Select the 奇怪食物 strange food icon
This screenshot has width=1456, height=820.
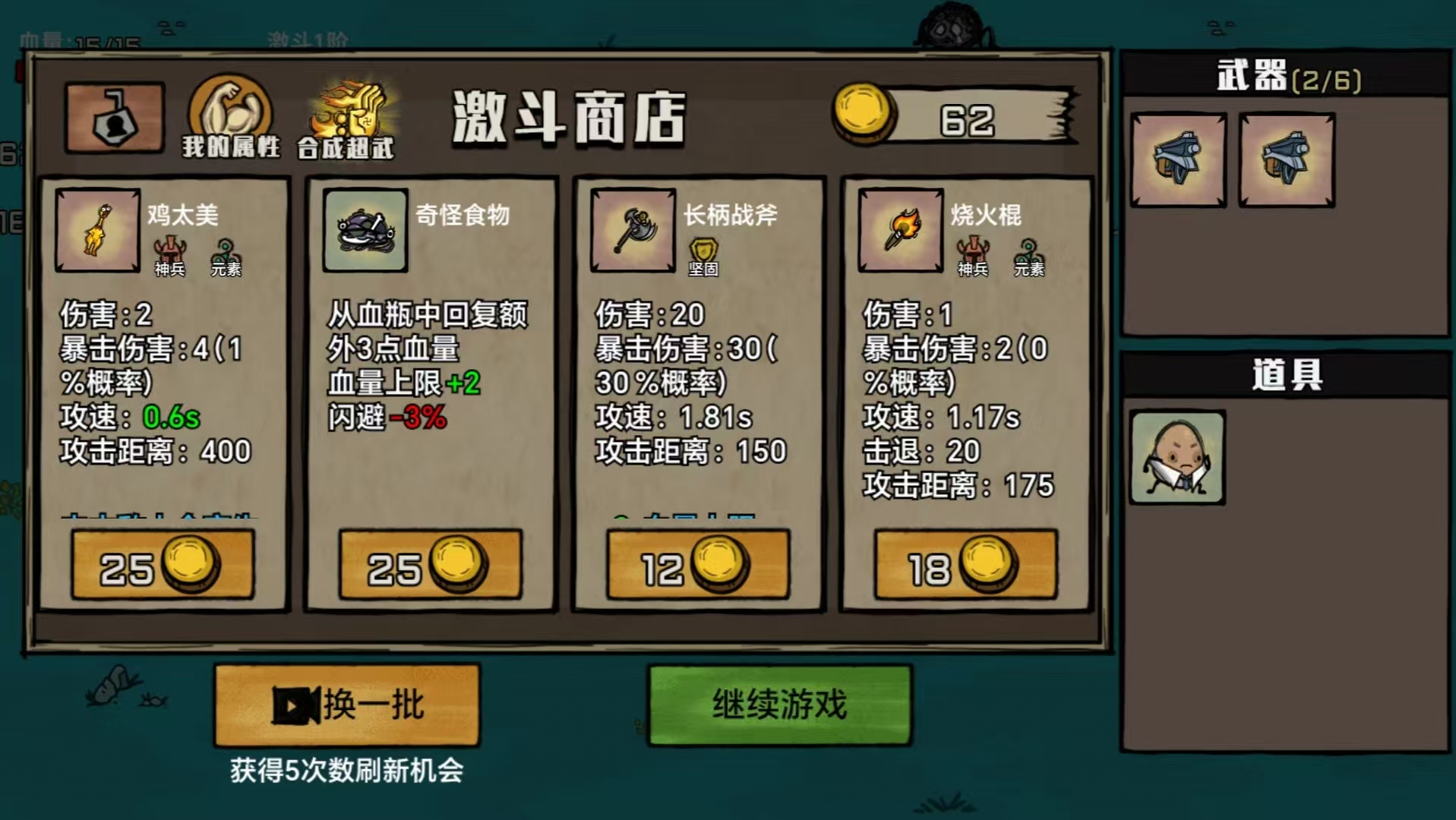tap(363, 232)
